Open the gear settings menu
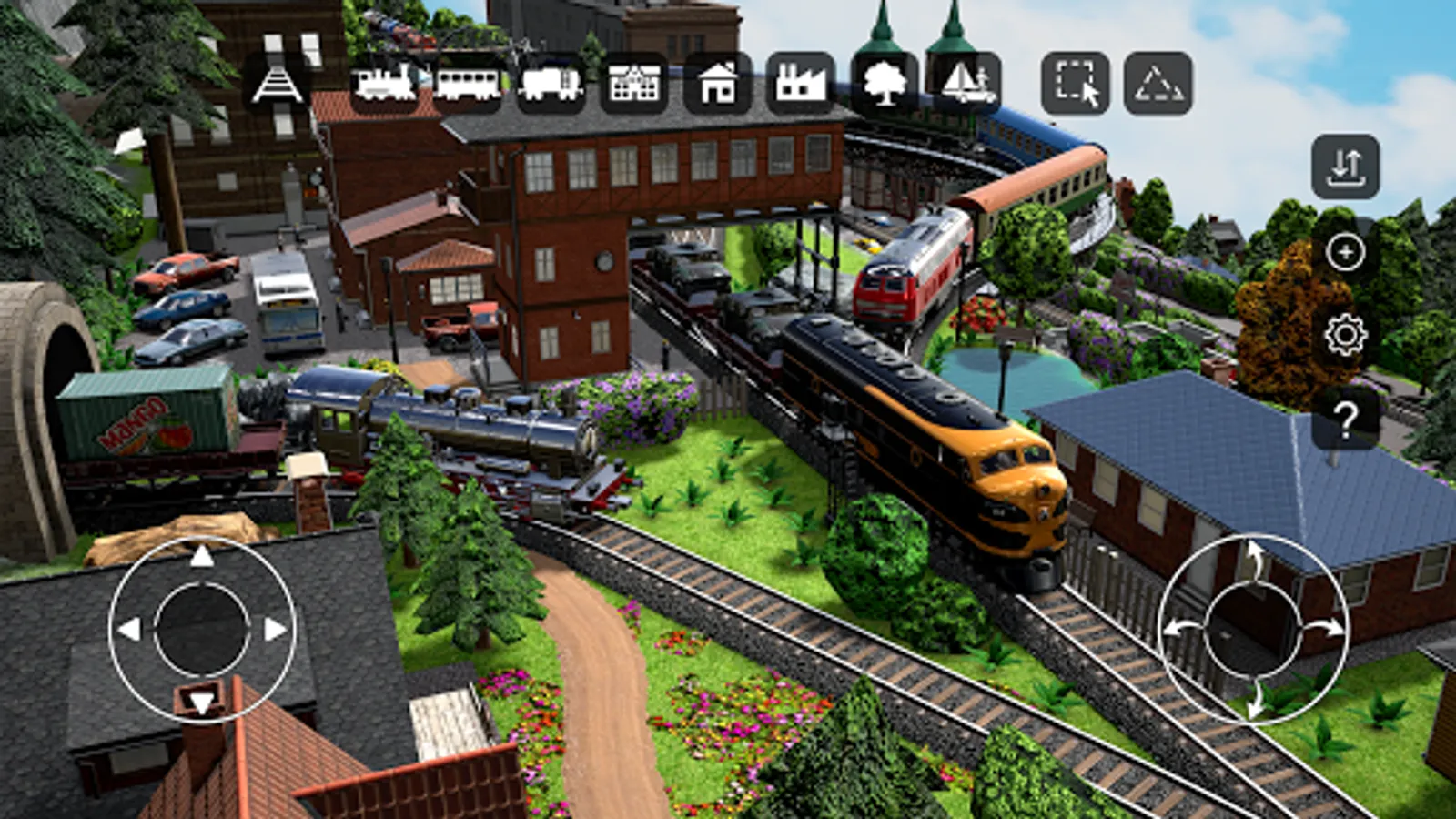Viewport: 1456px width, 819px height. click(x=1345, y=335)
